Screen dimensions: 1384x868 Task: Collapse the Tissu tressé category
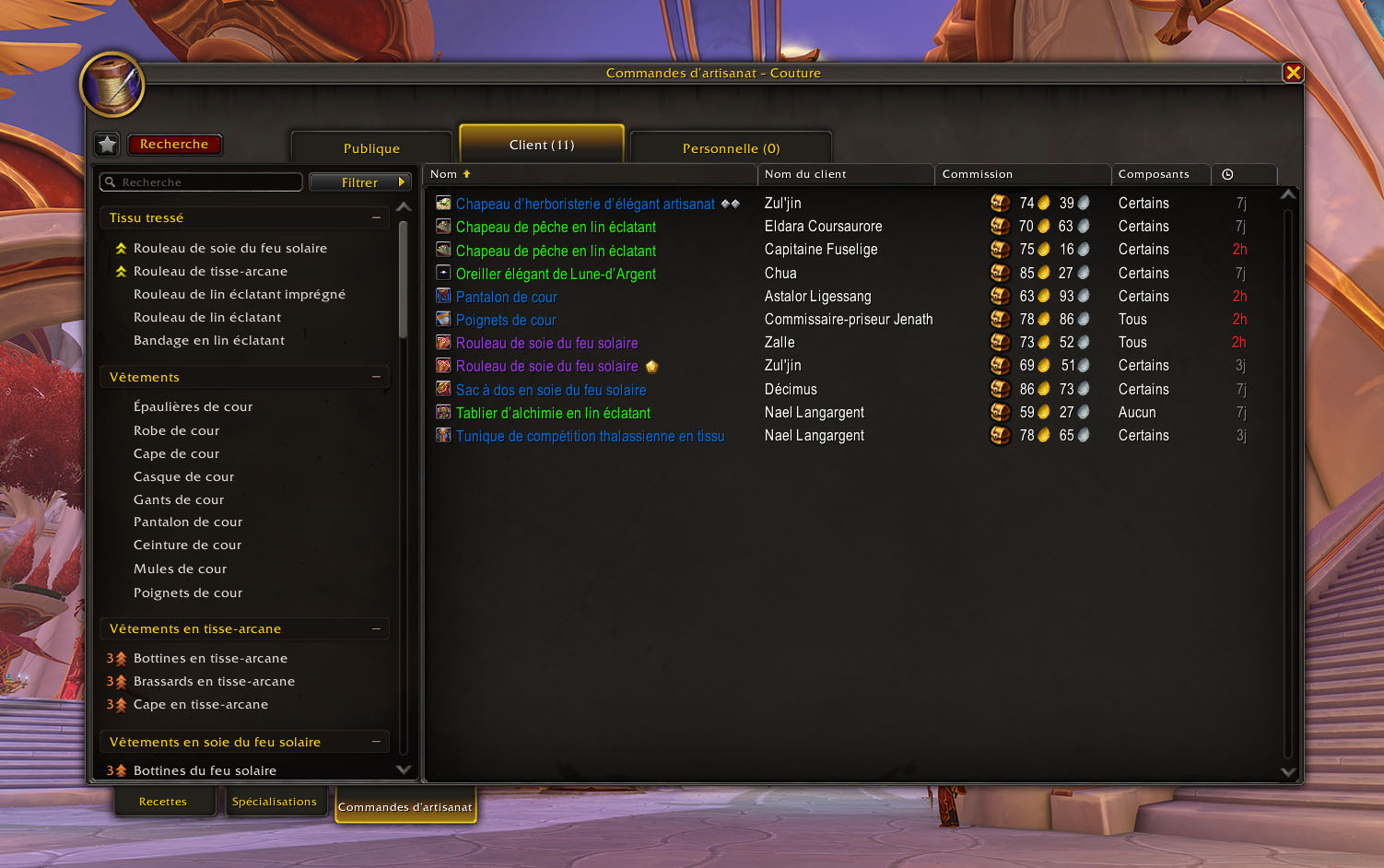[x=376, y=217]
